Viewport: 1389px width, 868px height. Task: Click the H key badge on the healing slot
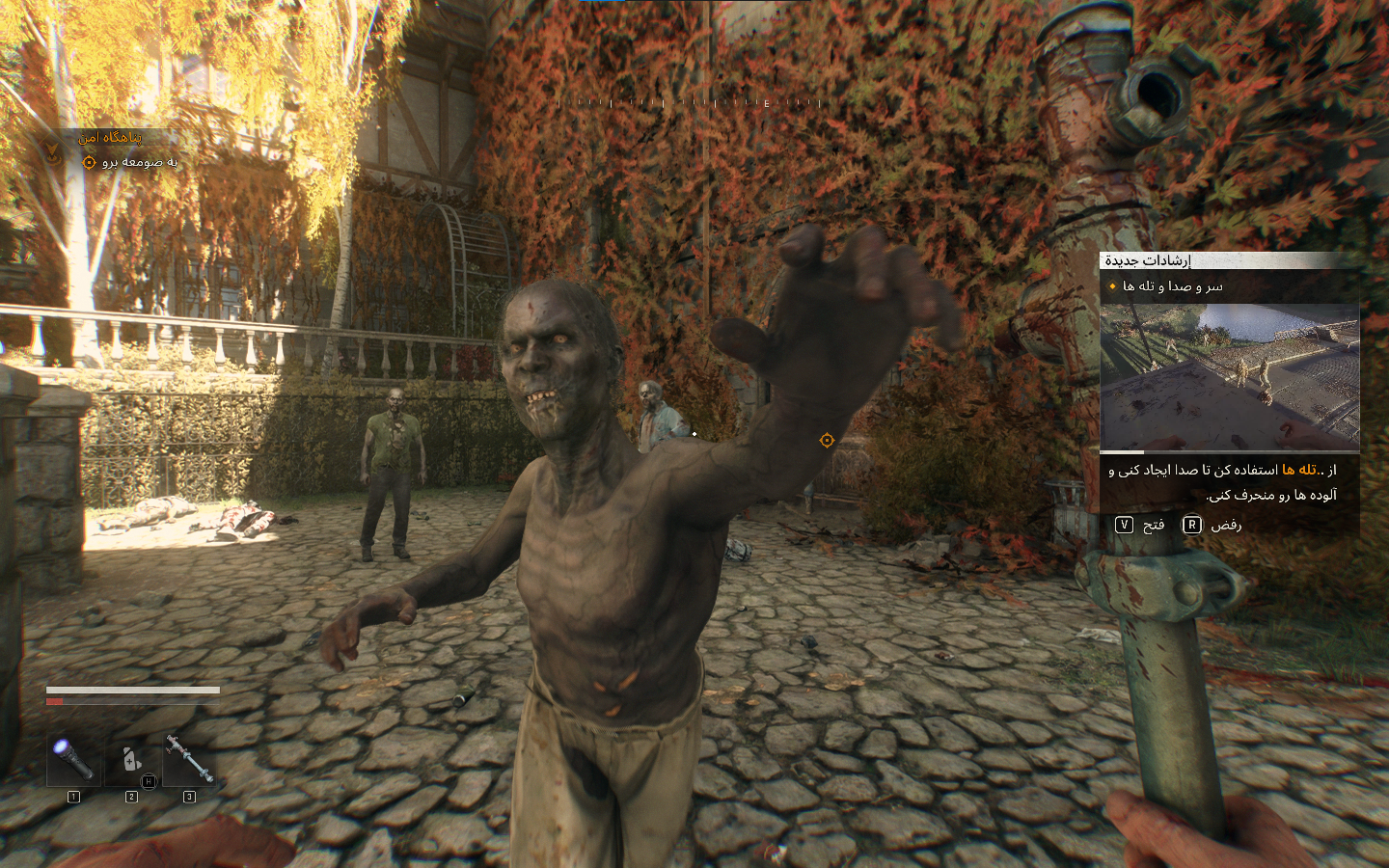point(149,780)
